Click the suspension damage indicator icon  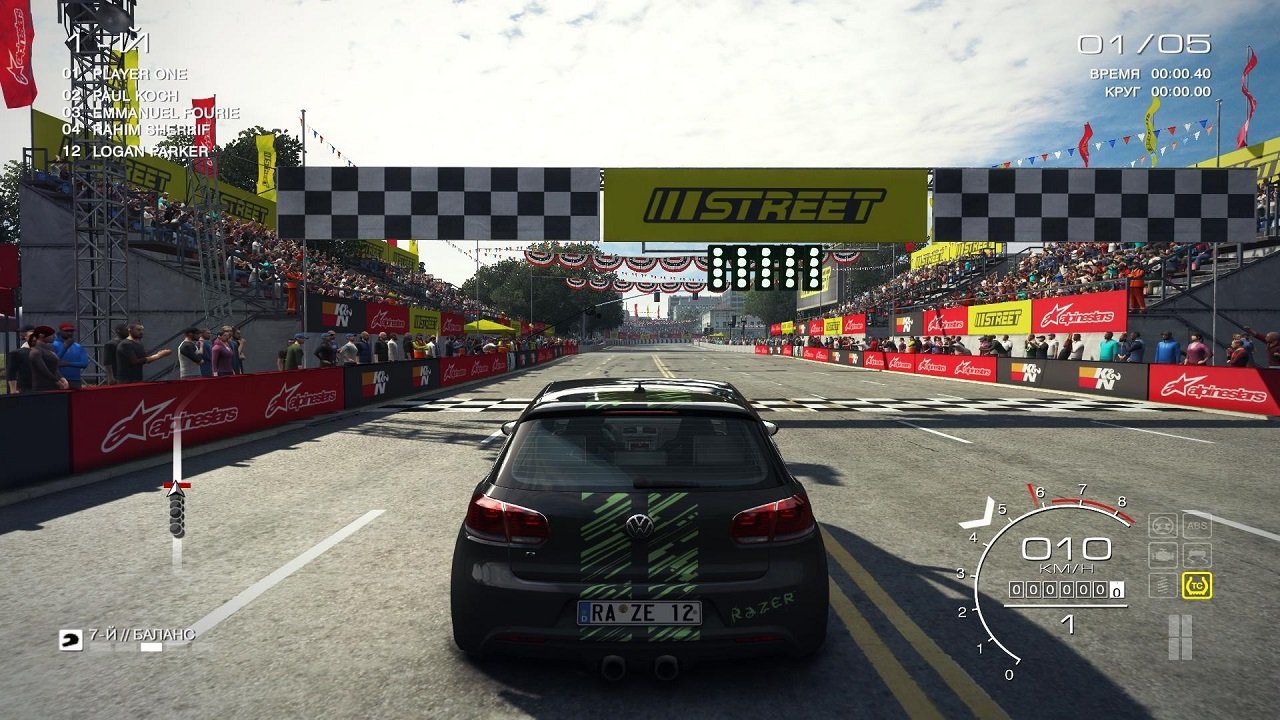pyautogui.click(x=1197, y=554)
